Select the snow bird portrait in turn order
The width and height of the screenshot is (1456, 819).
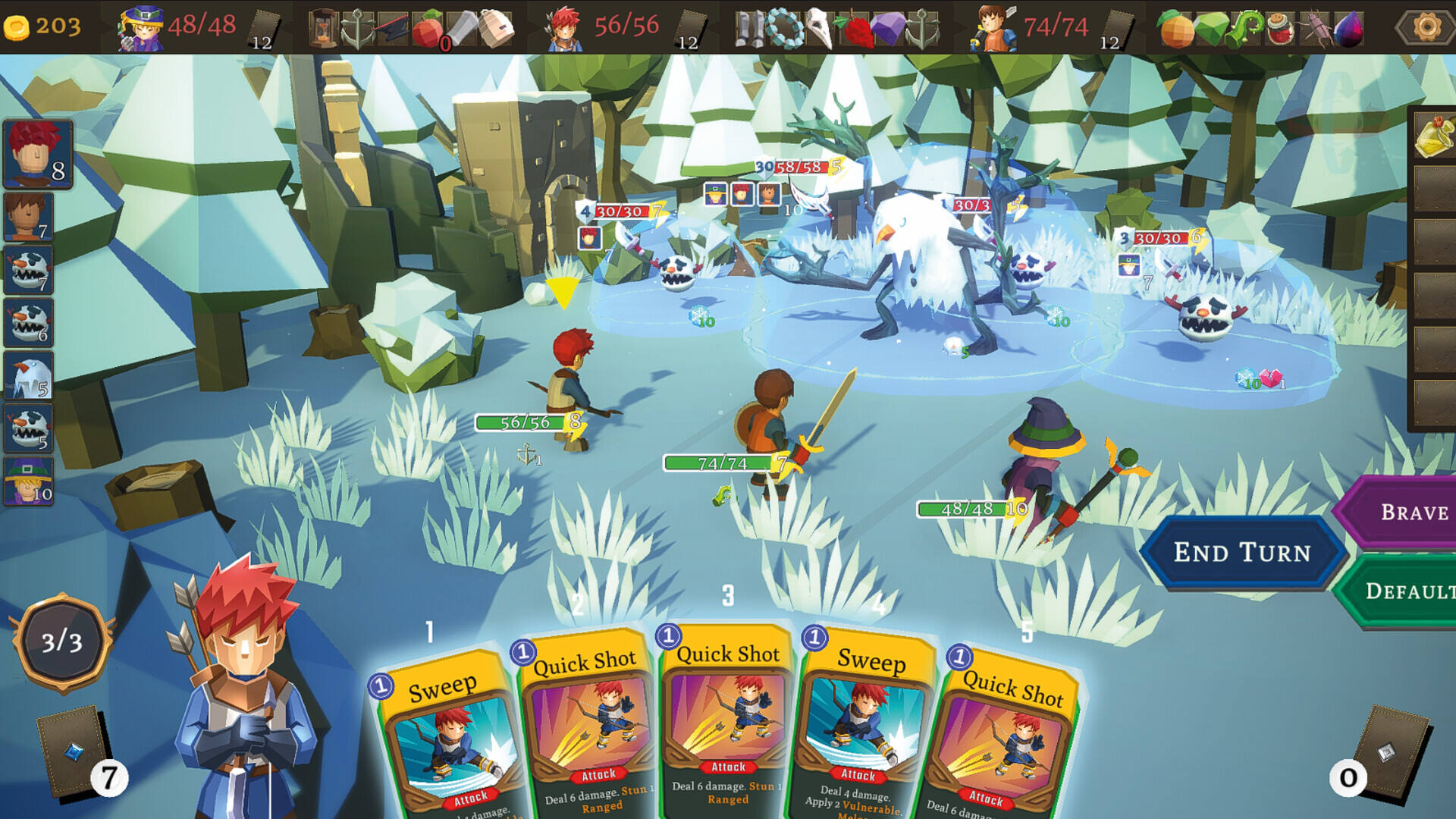click(29, 375)
